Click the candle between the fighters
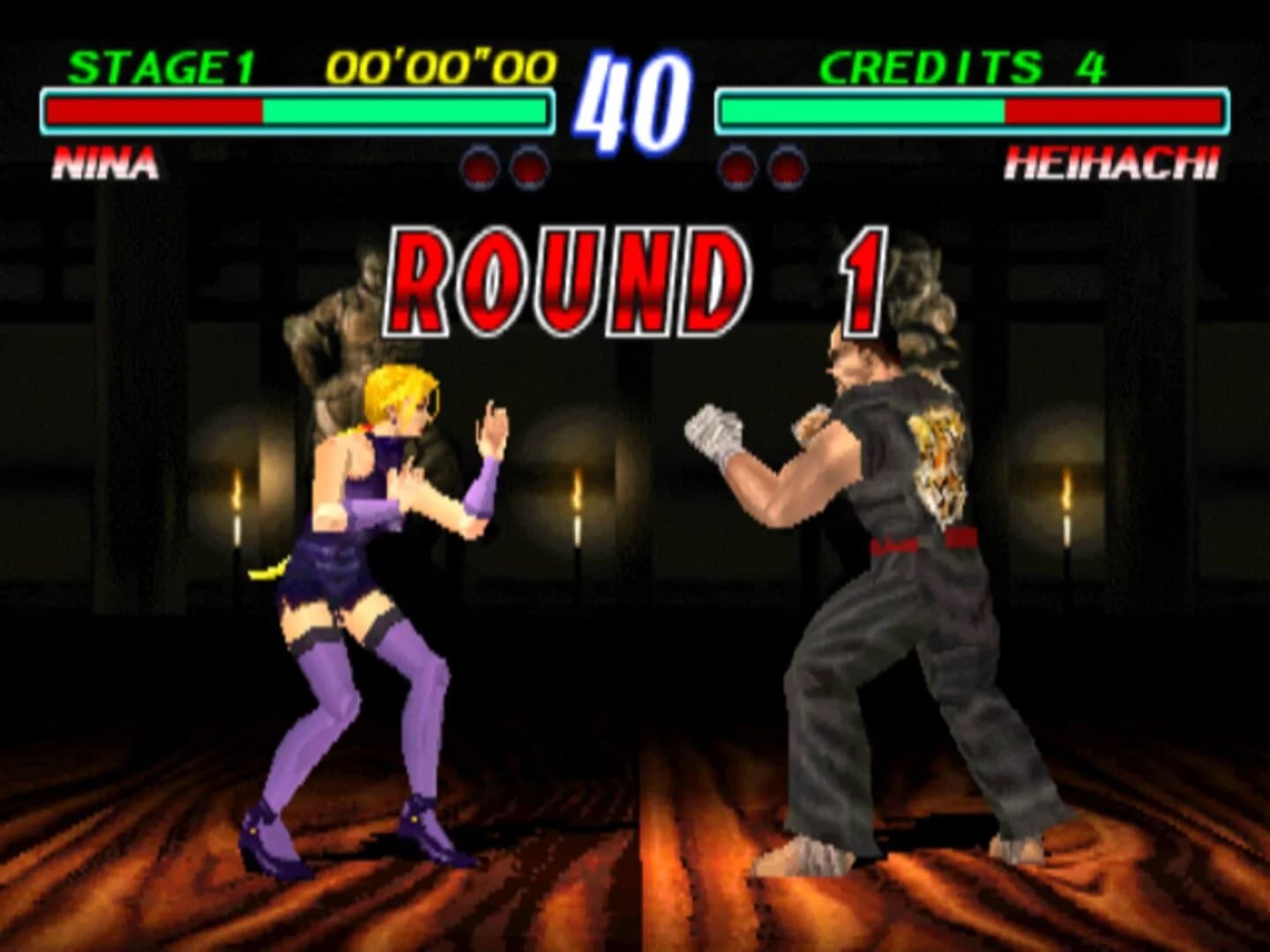1270x952 pixels. point(578,489)
